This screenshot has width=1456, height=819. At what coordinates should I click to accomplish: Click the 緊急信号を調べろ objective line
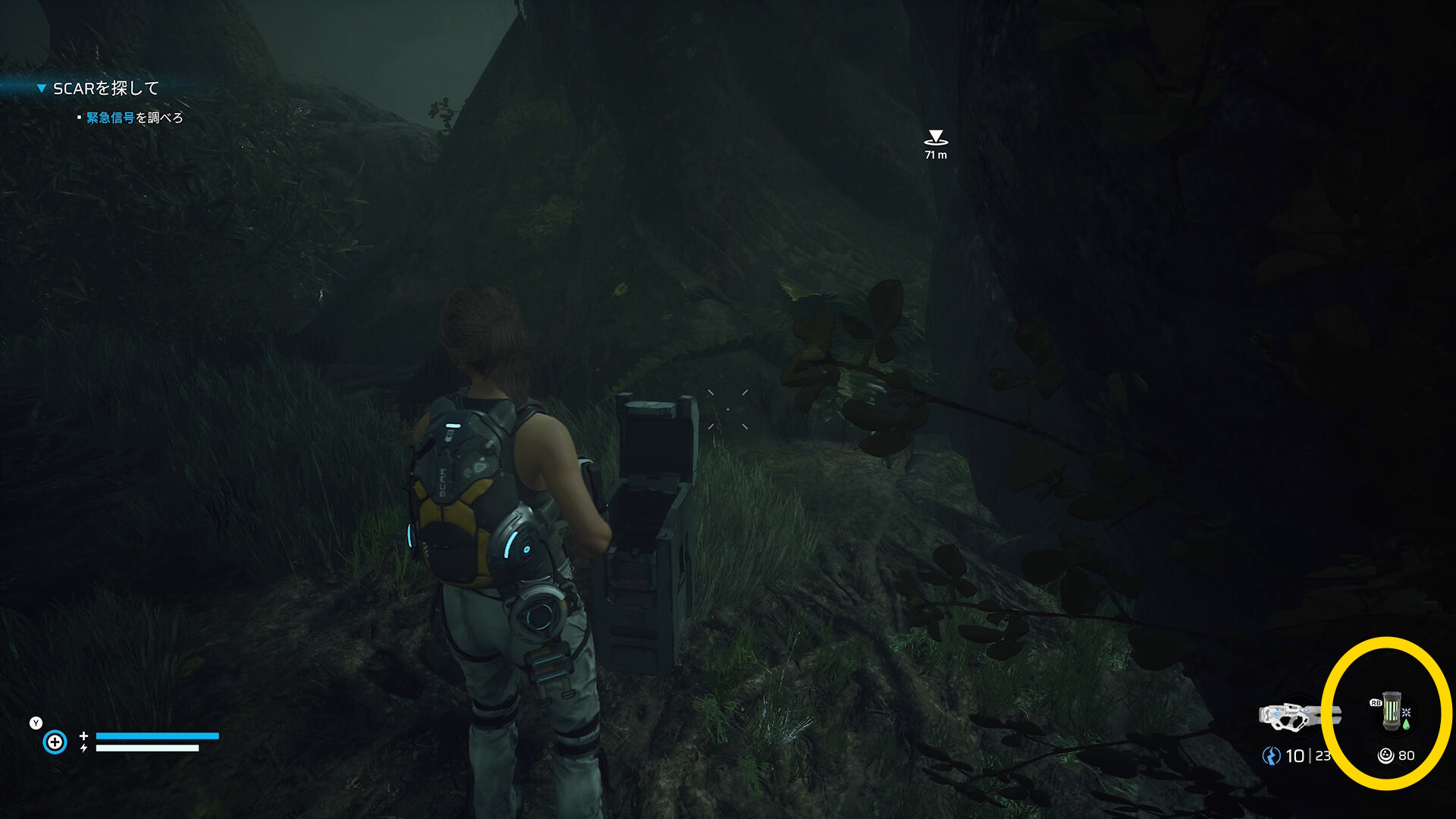(x=134, y=118)
